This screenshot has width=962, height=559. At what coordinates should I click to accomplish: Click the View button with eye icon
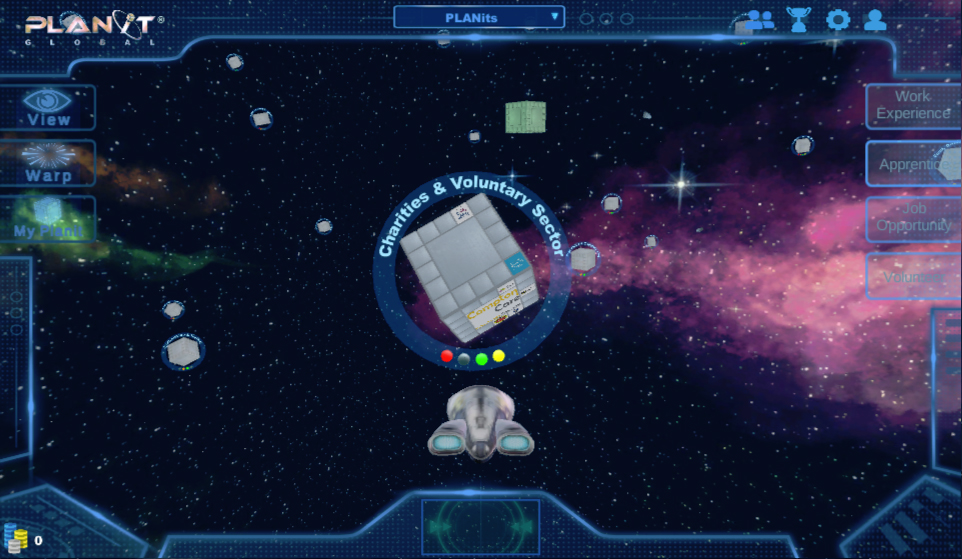click(48, 107)
